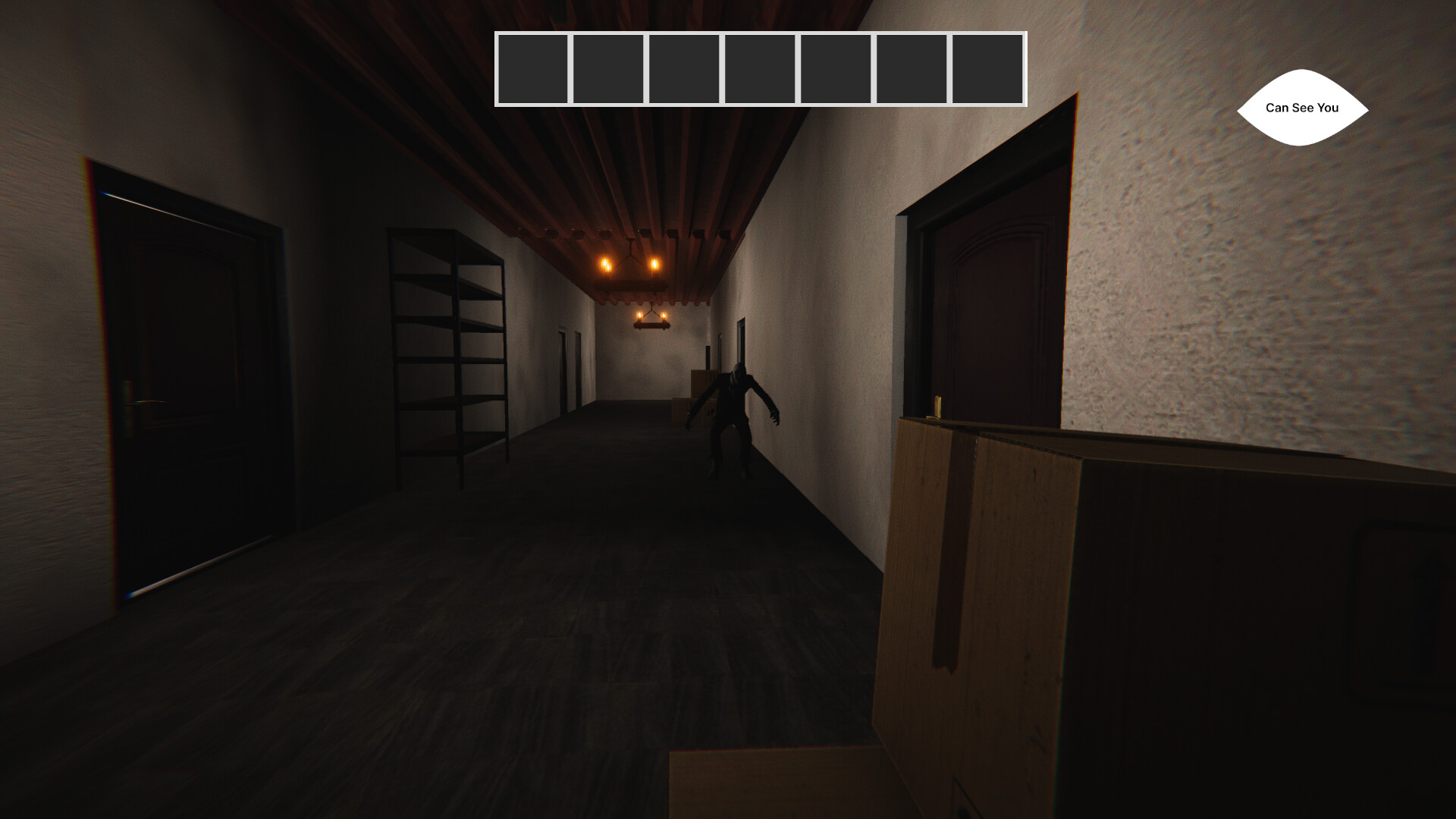This screenshot has height=819, width=1456.
Task: Select the third inventory slot
Action: (x=684, y=69)
